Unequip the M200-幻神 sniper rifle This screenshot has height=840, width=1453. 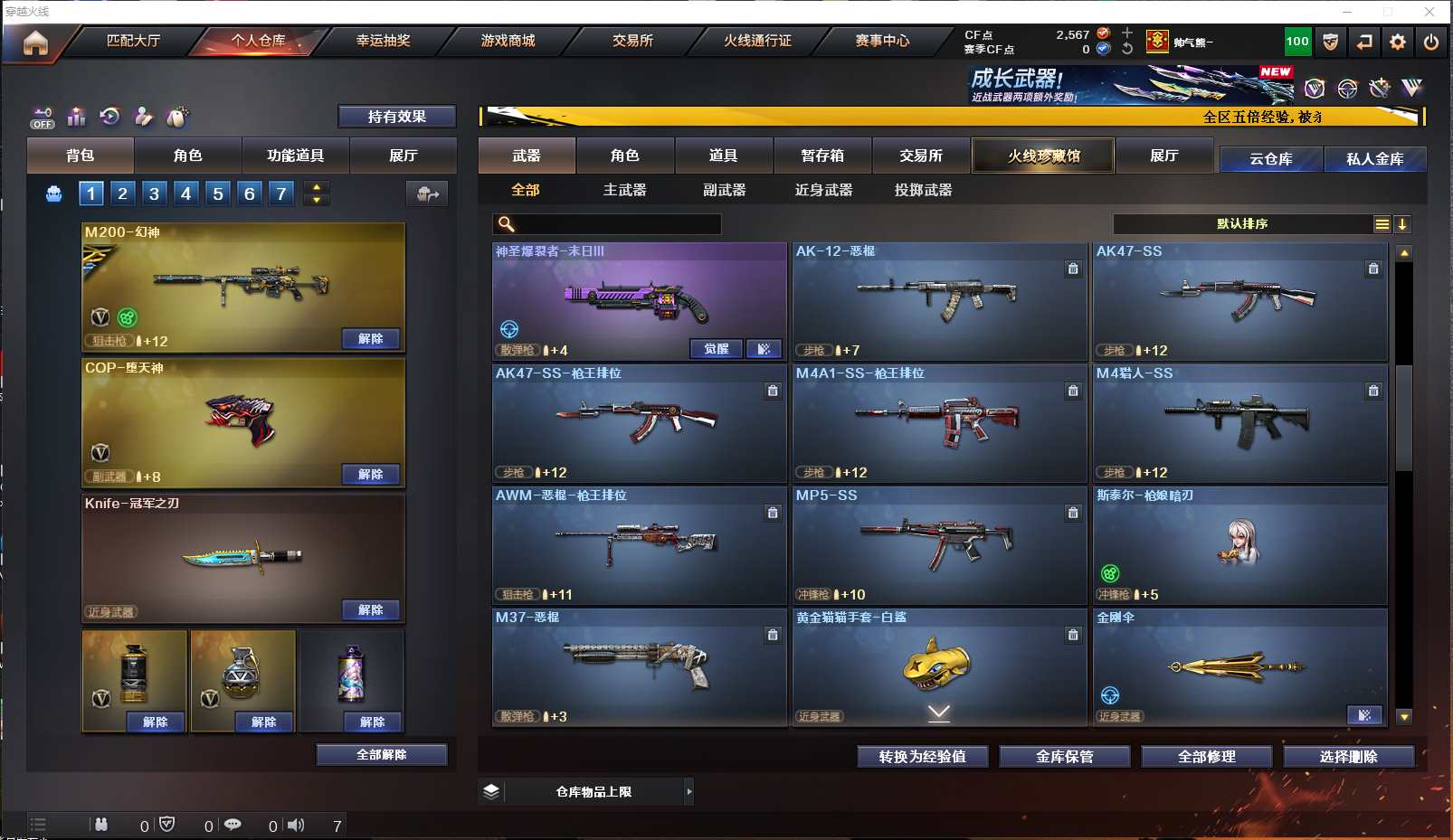pyautogui.click(x=370, y=339)
